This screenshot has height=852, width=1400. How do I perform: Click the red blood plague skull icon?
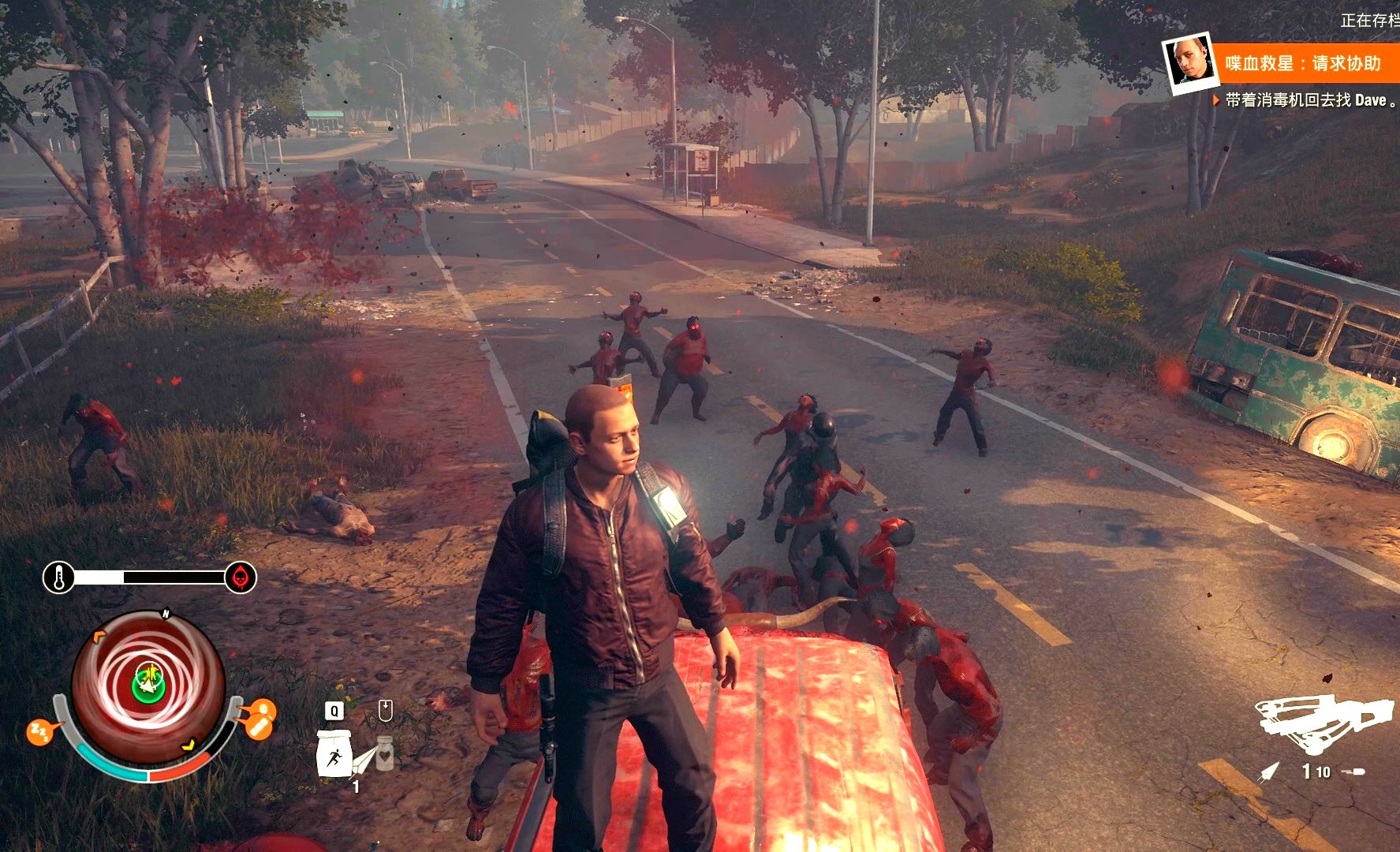tap(241, 578)
